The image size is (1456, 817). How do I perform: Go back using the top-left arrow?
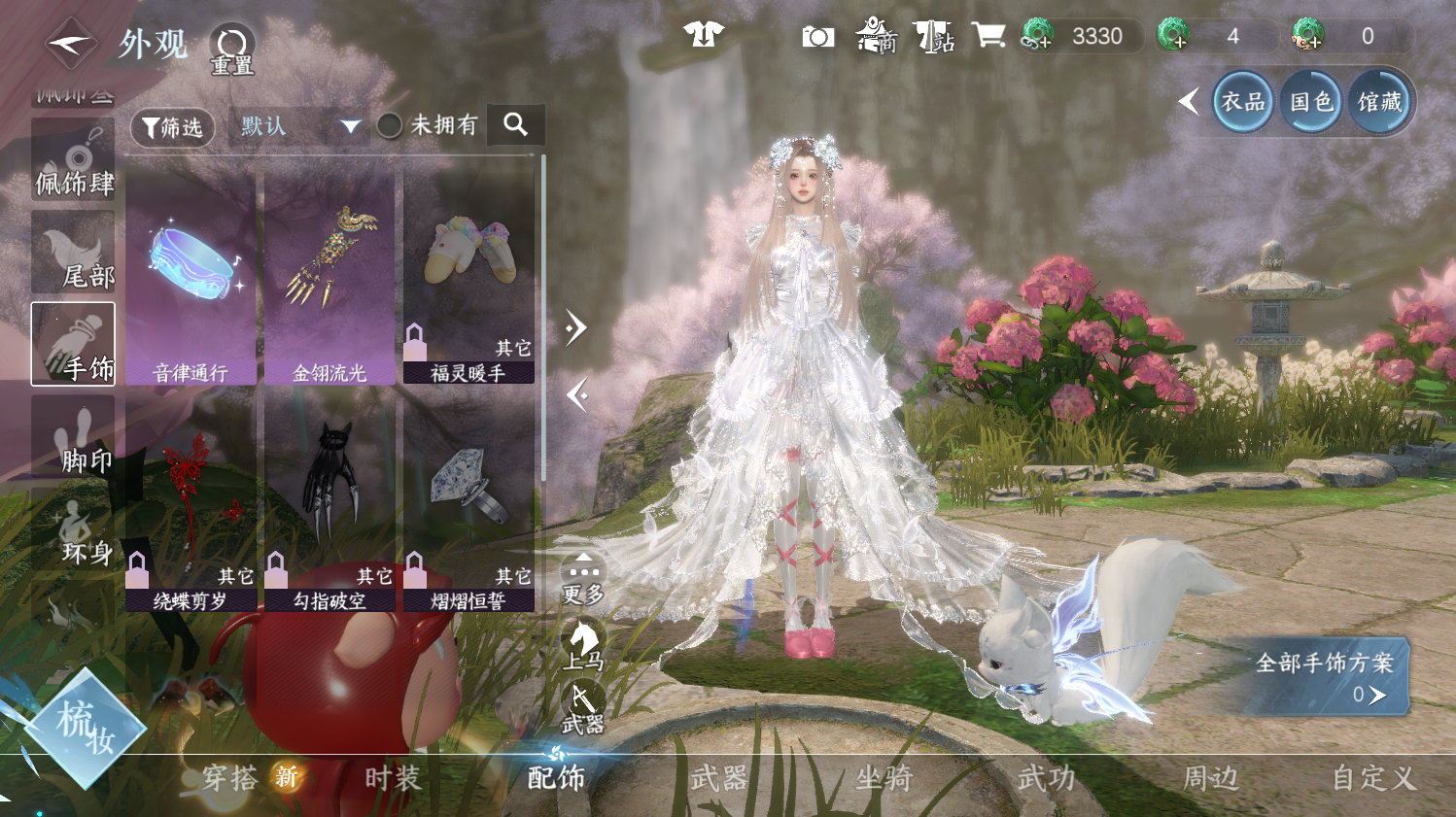pos(70,44)
